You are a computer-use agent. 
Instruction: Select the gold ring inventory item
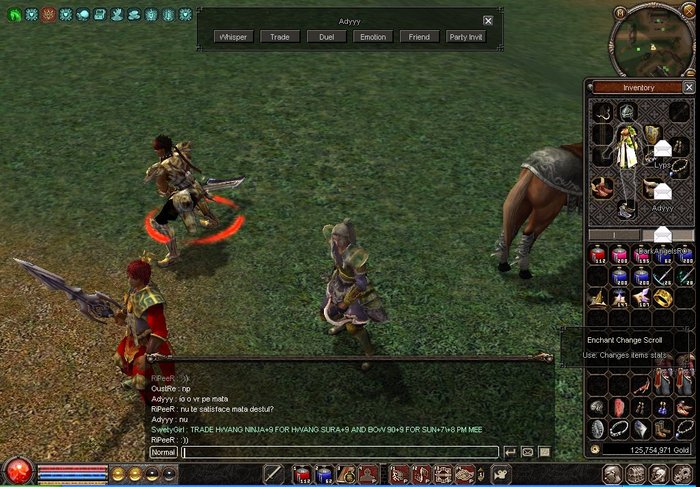[663, 298]
